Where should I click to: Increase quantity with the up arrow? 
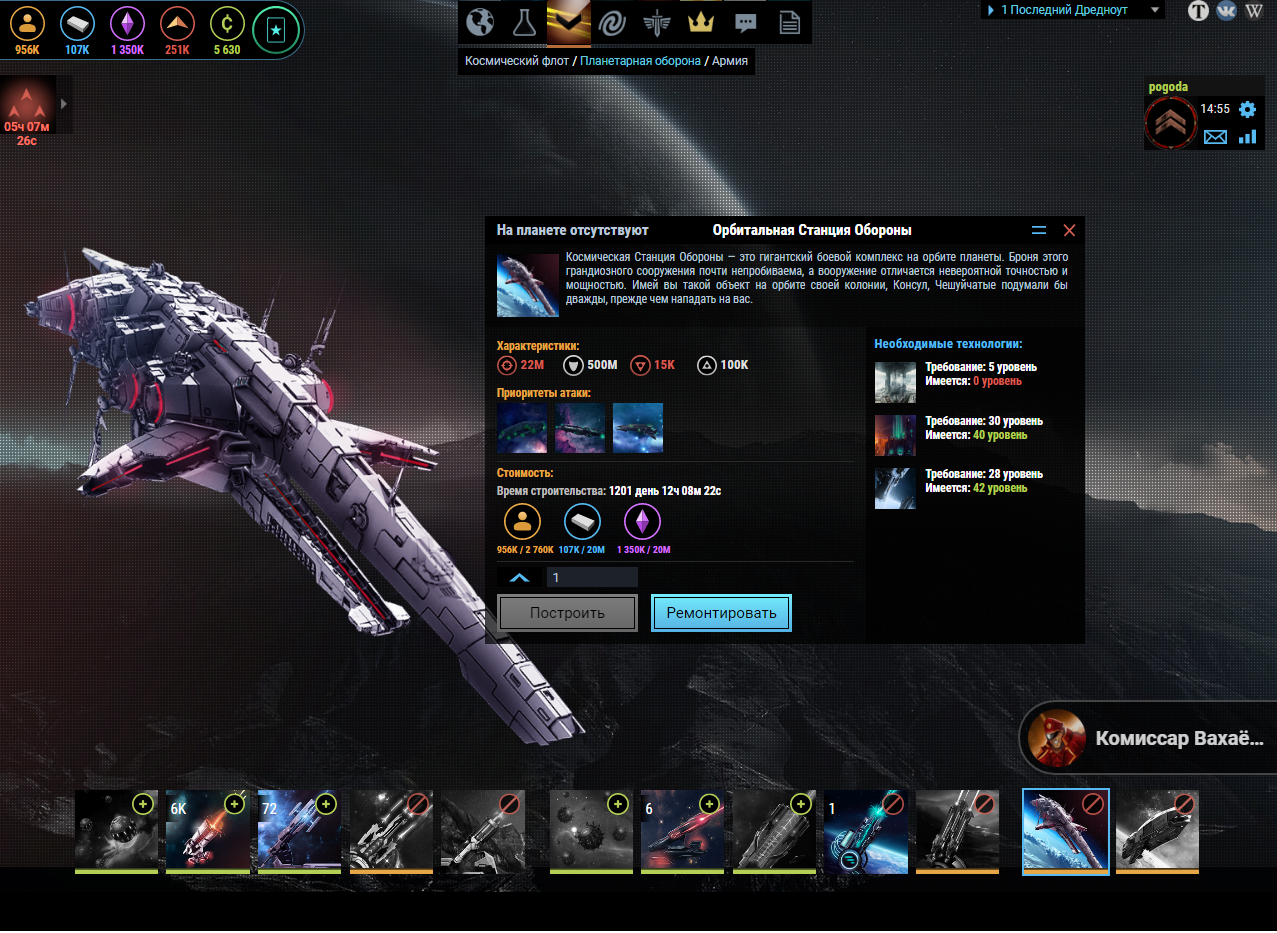pyautogui.click(x=519, y=577)
